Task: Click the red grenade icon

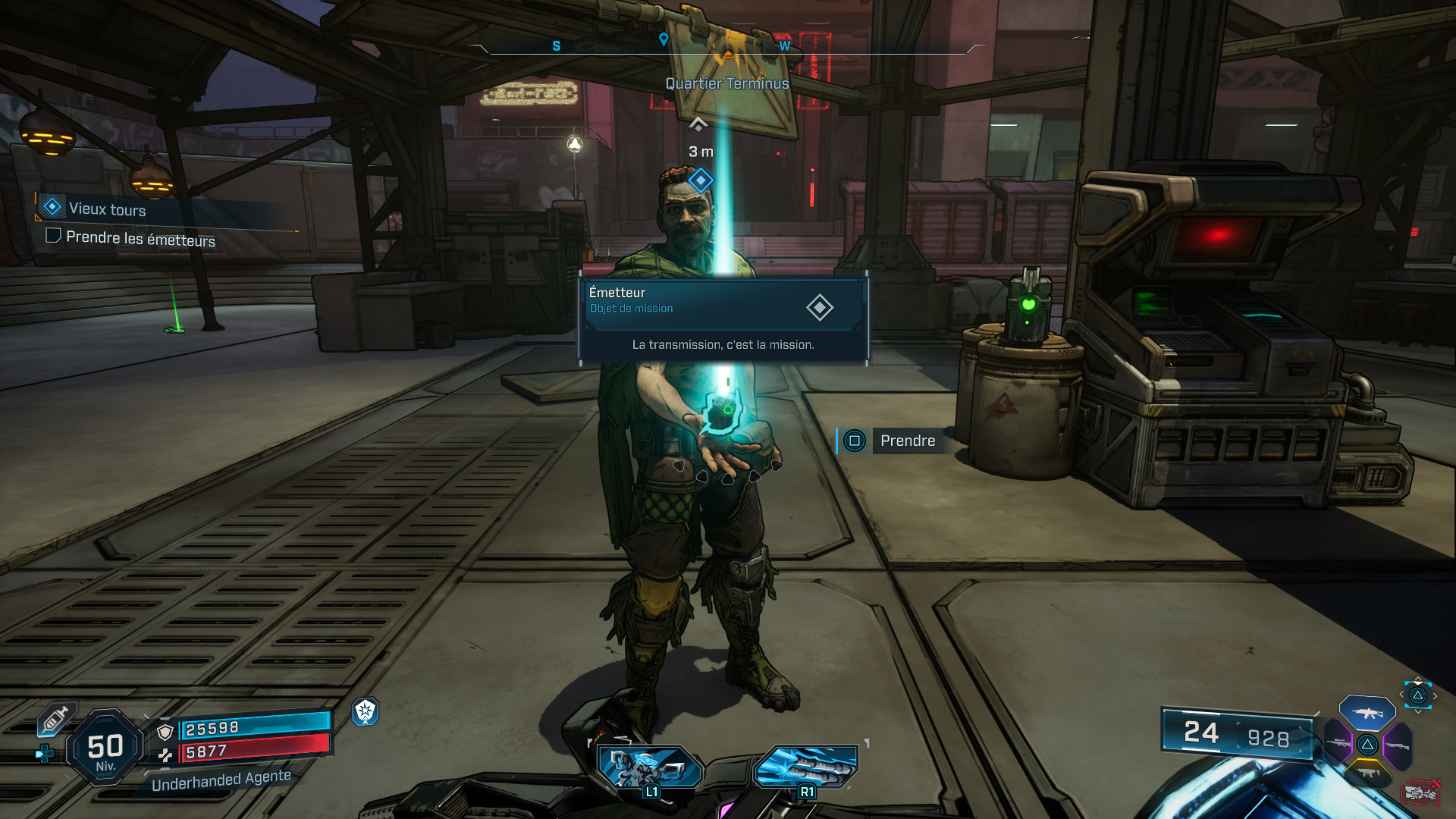Action: pos(1422,792)
